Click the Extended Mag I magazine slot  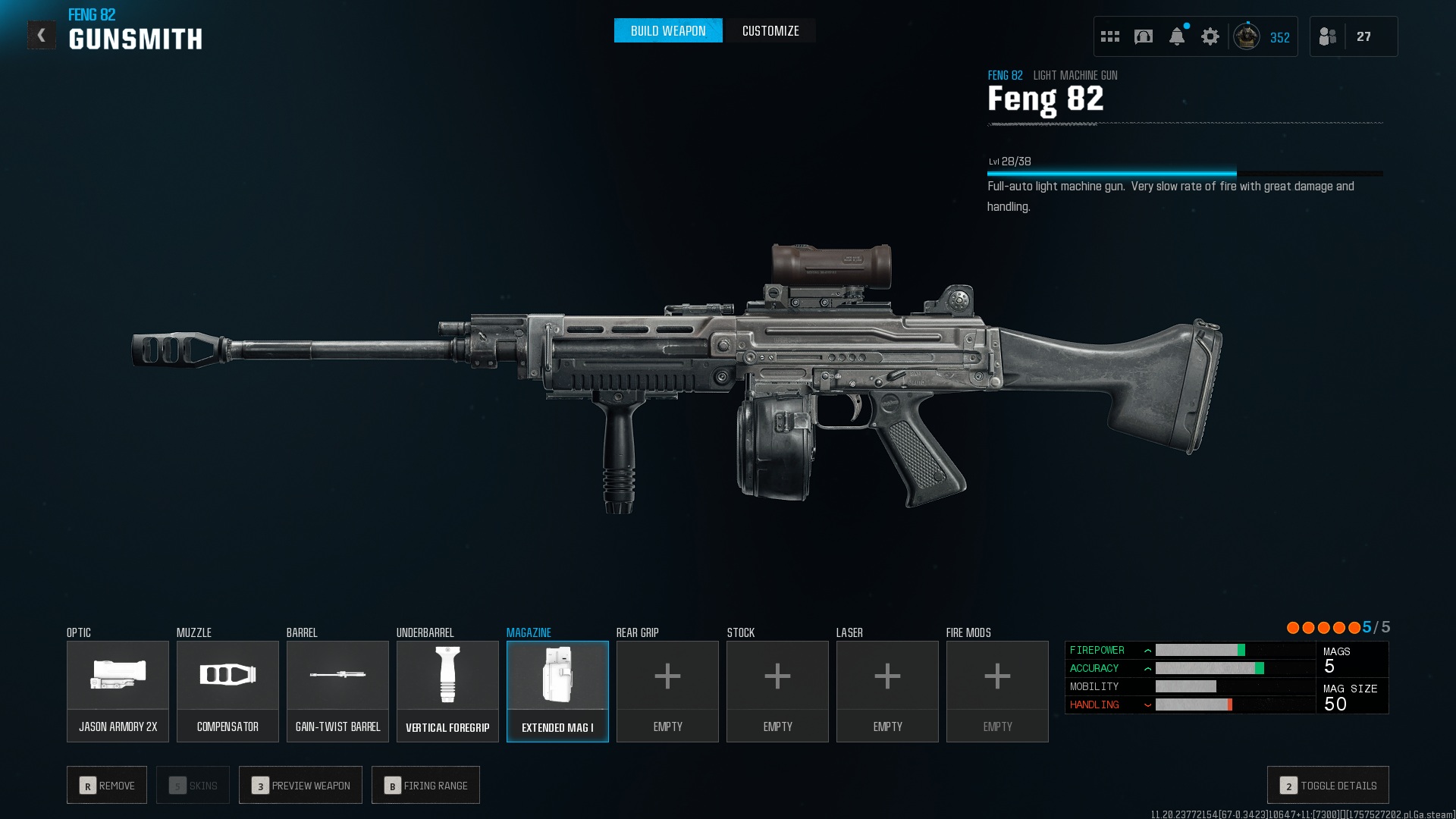coord(557,691)
